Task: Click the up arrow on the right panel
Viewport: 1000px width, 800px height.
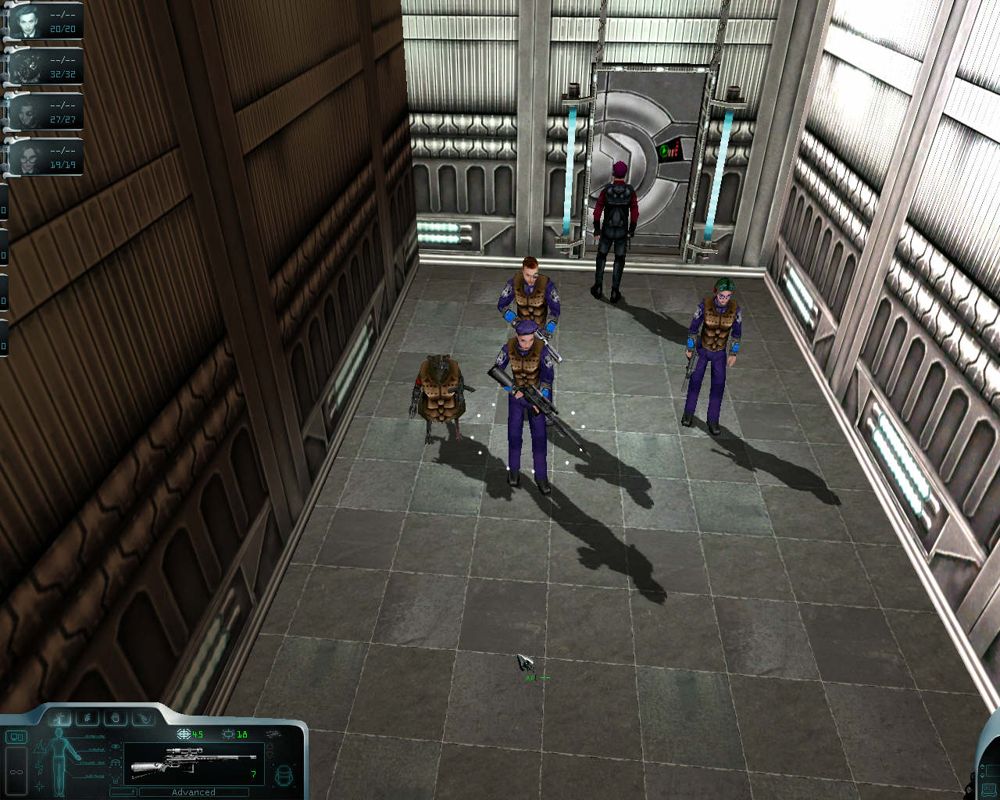Action: click(x=982, y=767)
